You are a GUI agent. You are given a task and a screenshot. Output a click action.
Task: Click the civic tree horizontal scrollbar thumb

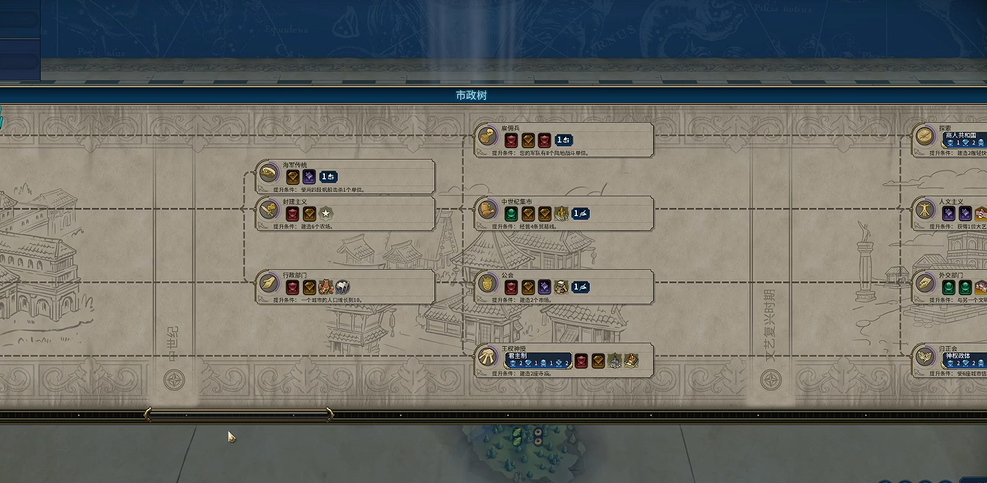pyautogui.click(x=239, y=414)
